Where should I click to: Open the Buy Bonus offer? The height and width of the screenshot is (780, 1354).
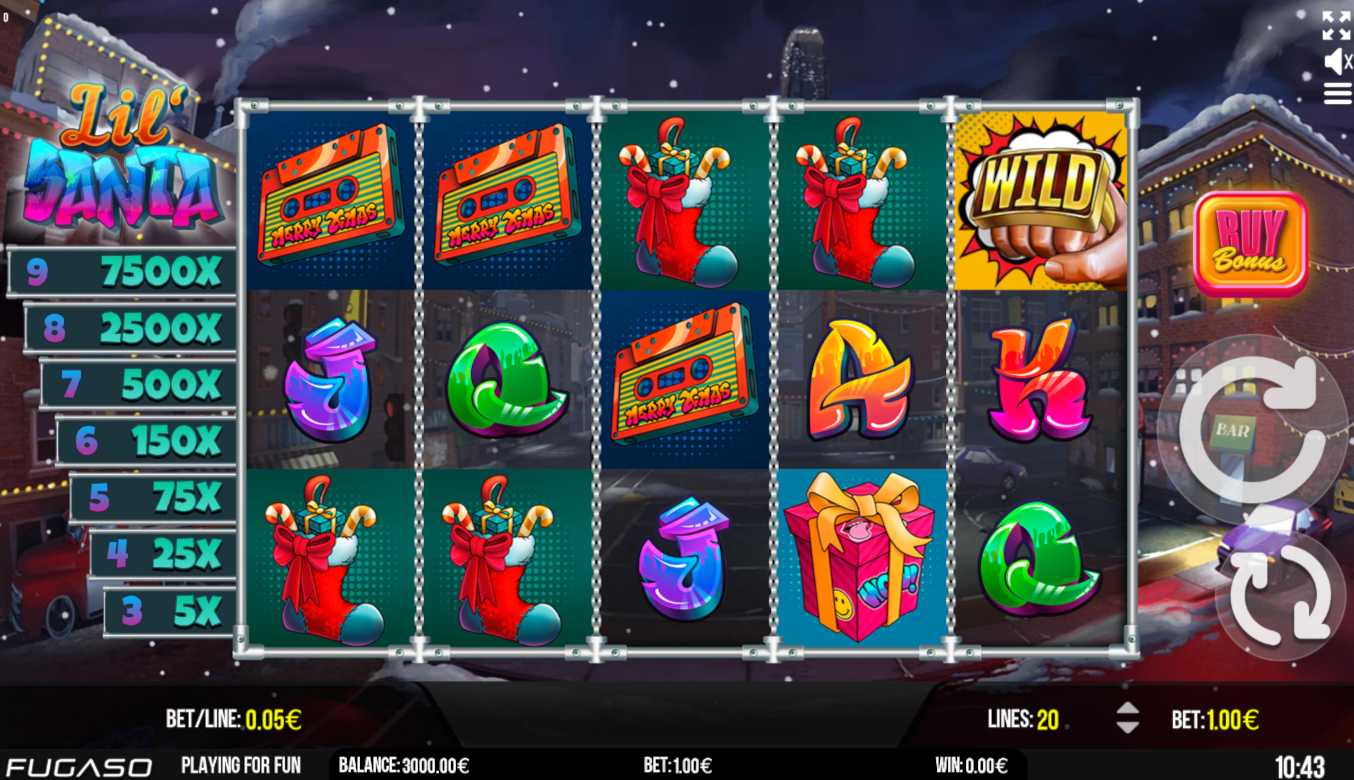click(1250, 243)
